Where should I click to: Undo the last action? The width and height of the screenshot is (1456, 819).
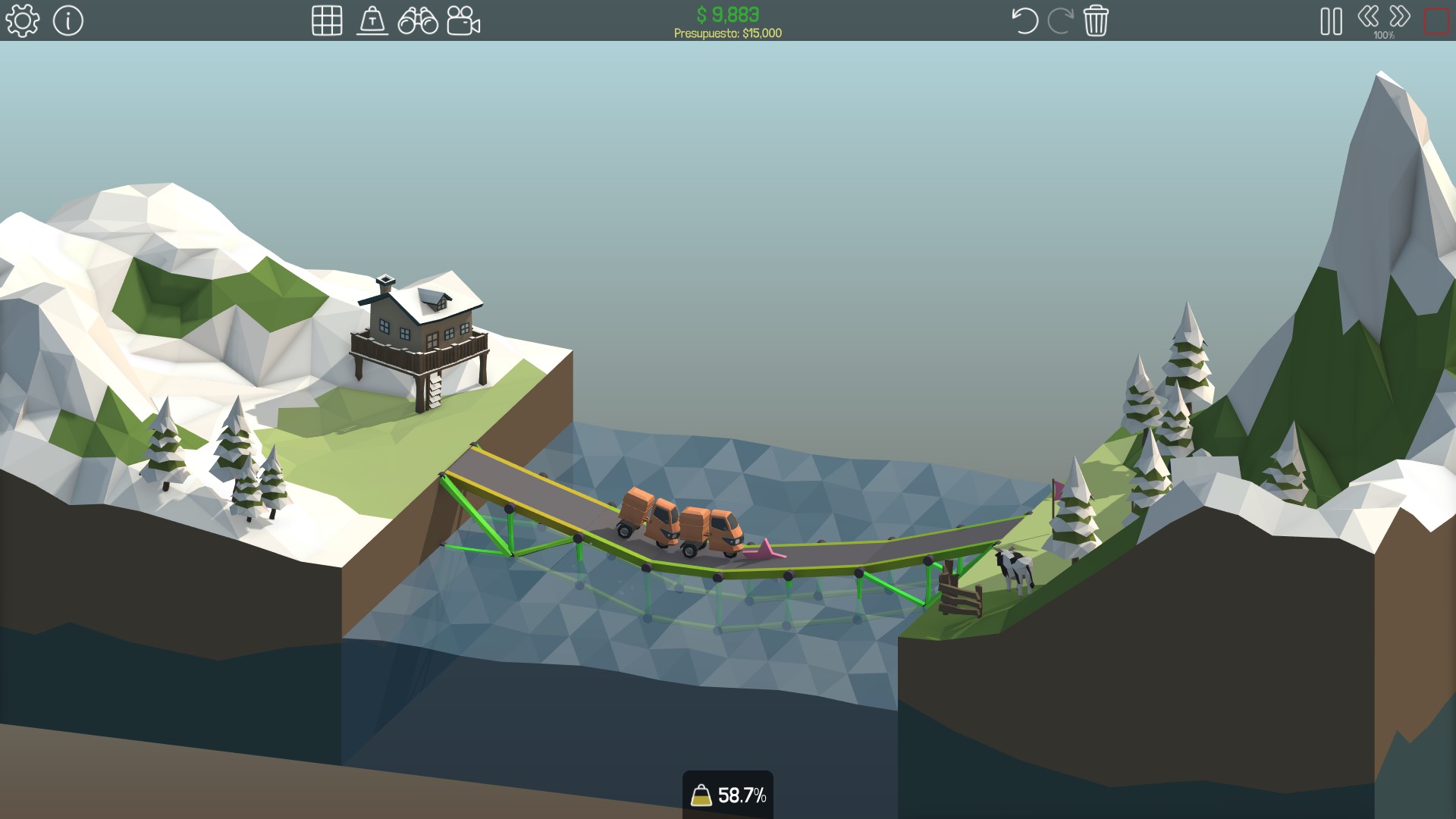coord(1025,20)
